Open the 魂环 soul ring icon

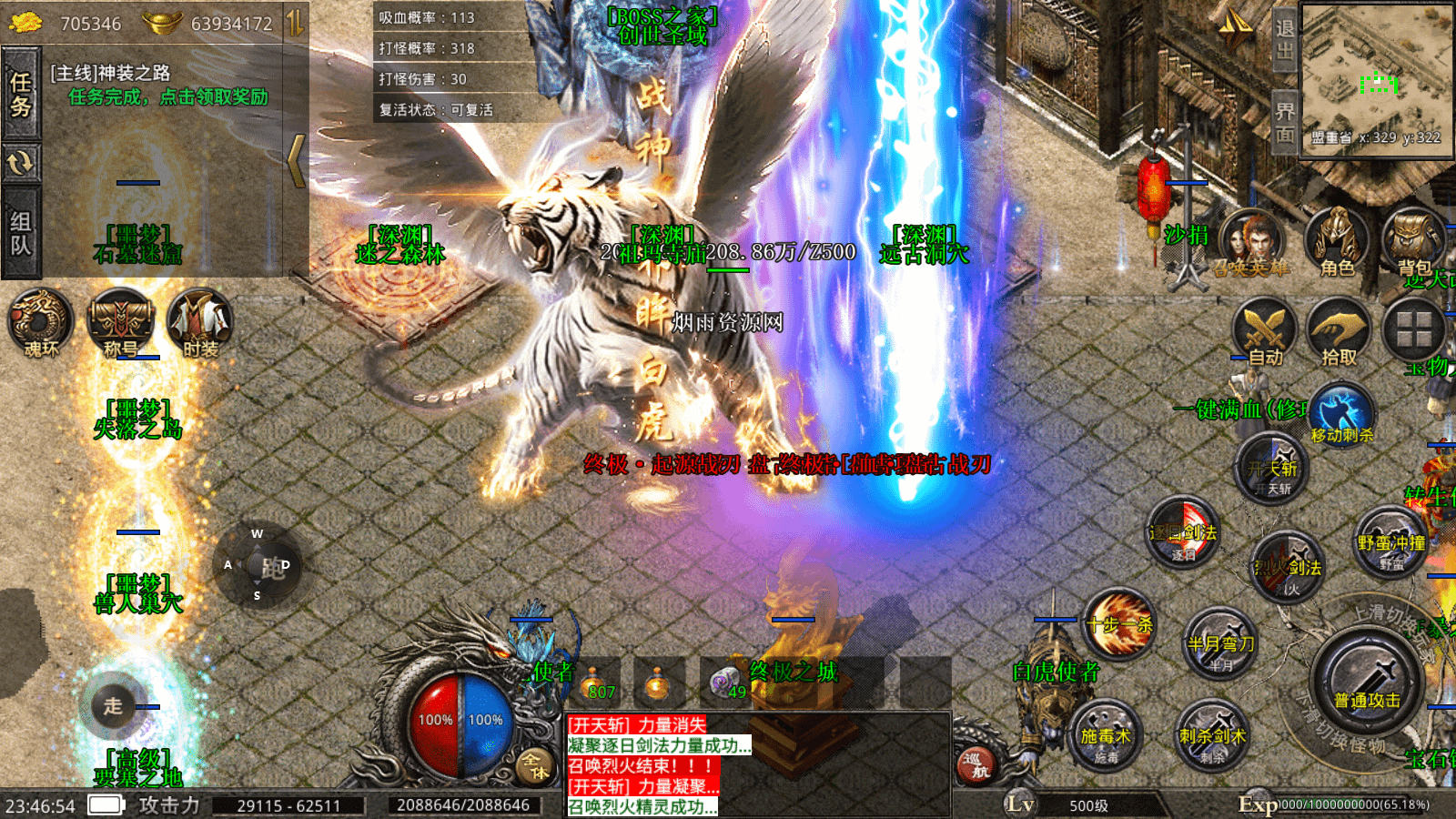[40, 322]
